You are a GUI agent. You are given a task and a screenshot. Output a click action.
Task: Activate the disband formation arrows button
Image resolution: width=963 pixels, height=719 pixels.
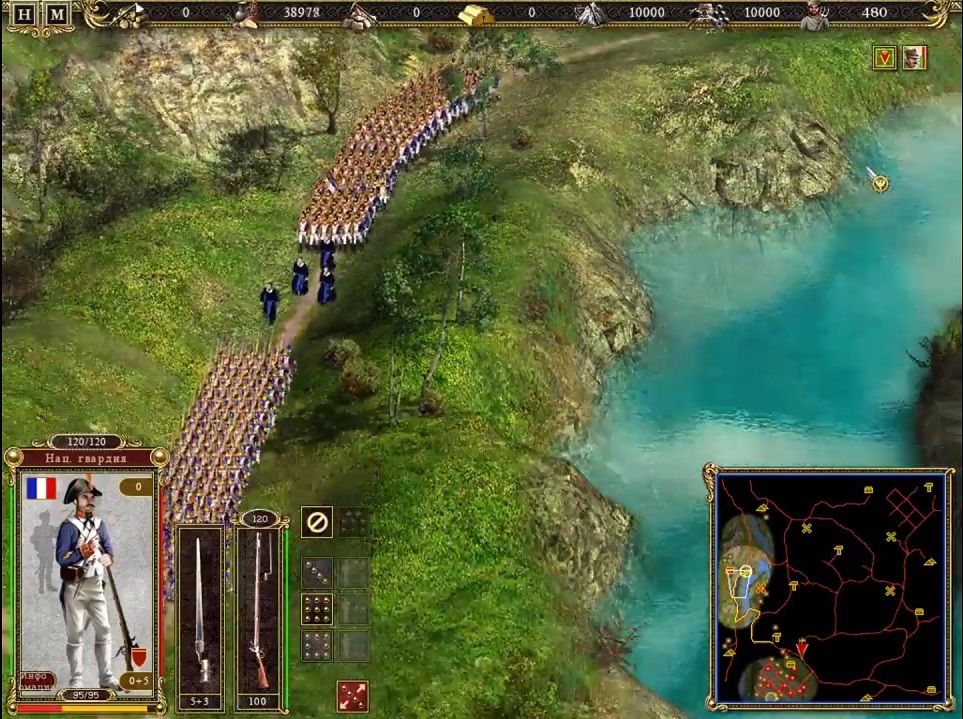(352, 696)
